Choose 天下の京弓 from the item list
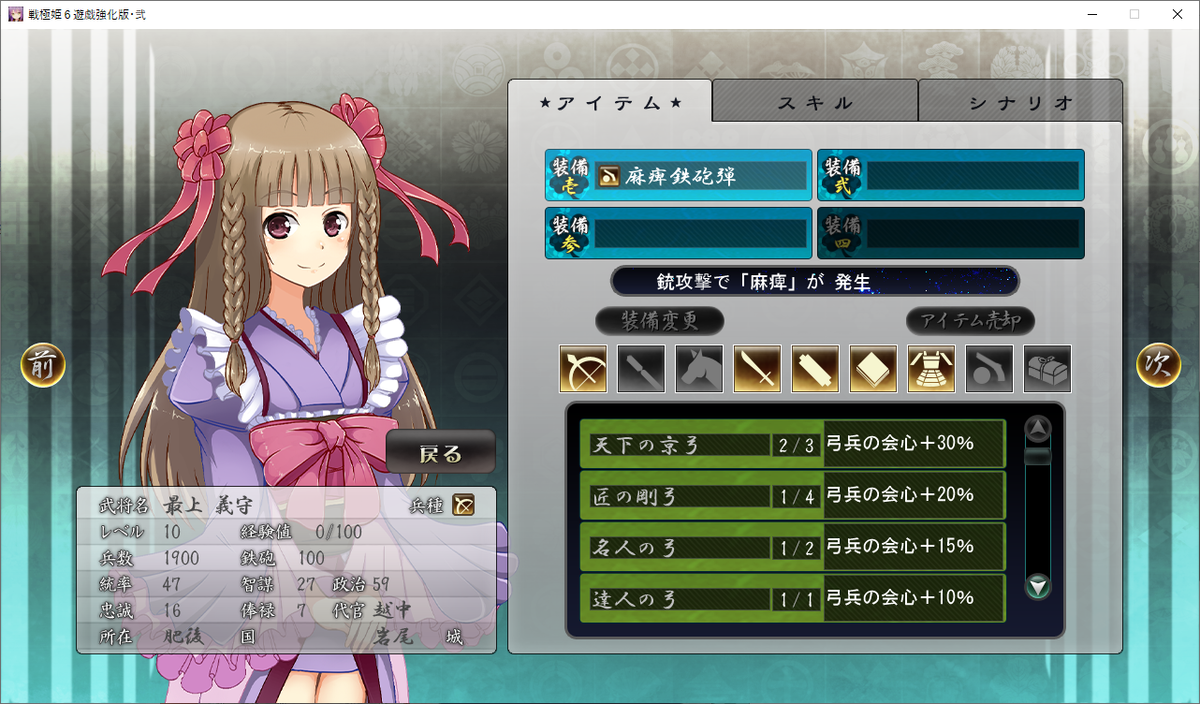1200x704 pixels. coord(792,444)
